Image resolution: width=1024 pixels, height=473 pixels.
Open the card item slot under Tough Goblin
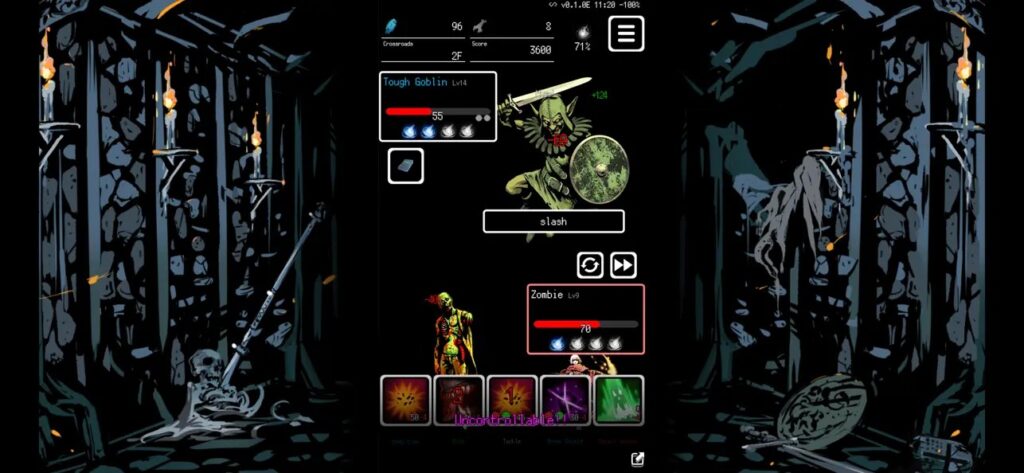tap(405, 166)
